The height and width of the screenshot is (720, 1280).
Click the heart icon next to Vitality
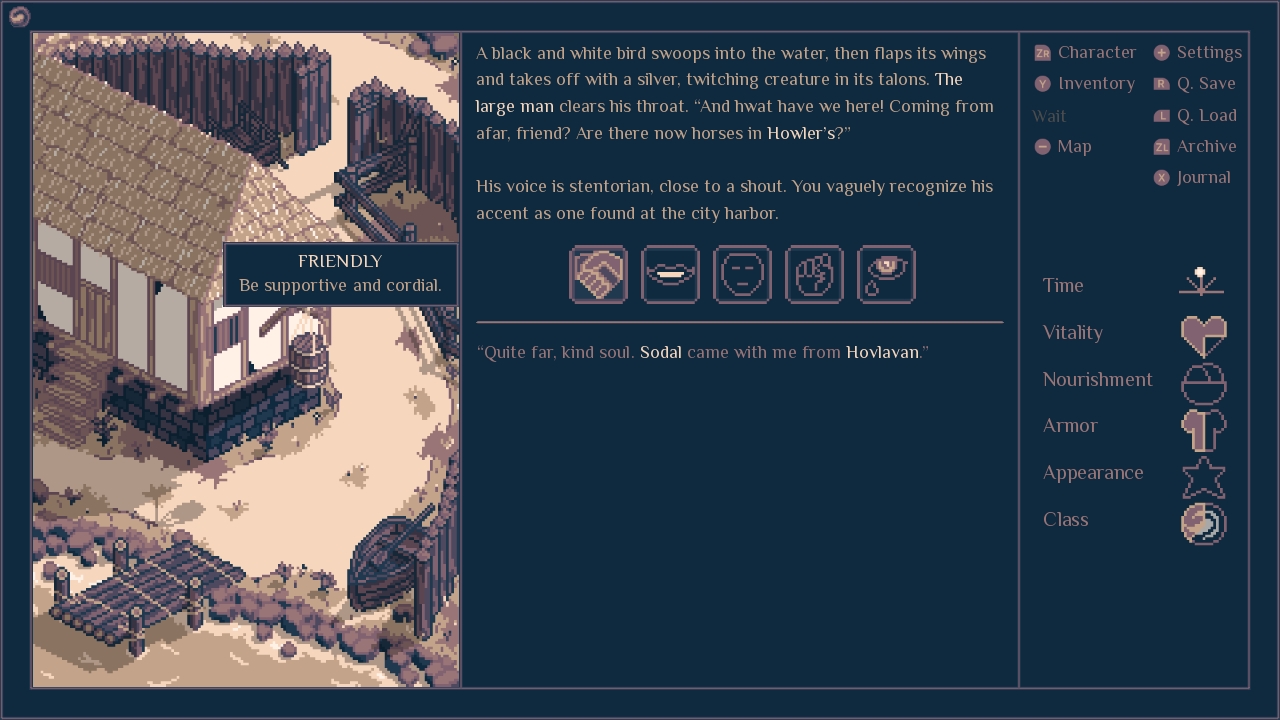tap(1203, 334)
